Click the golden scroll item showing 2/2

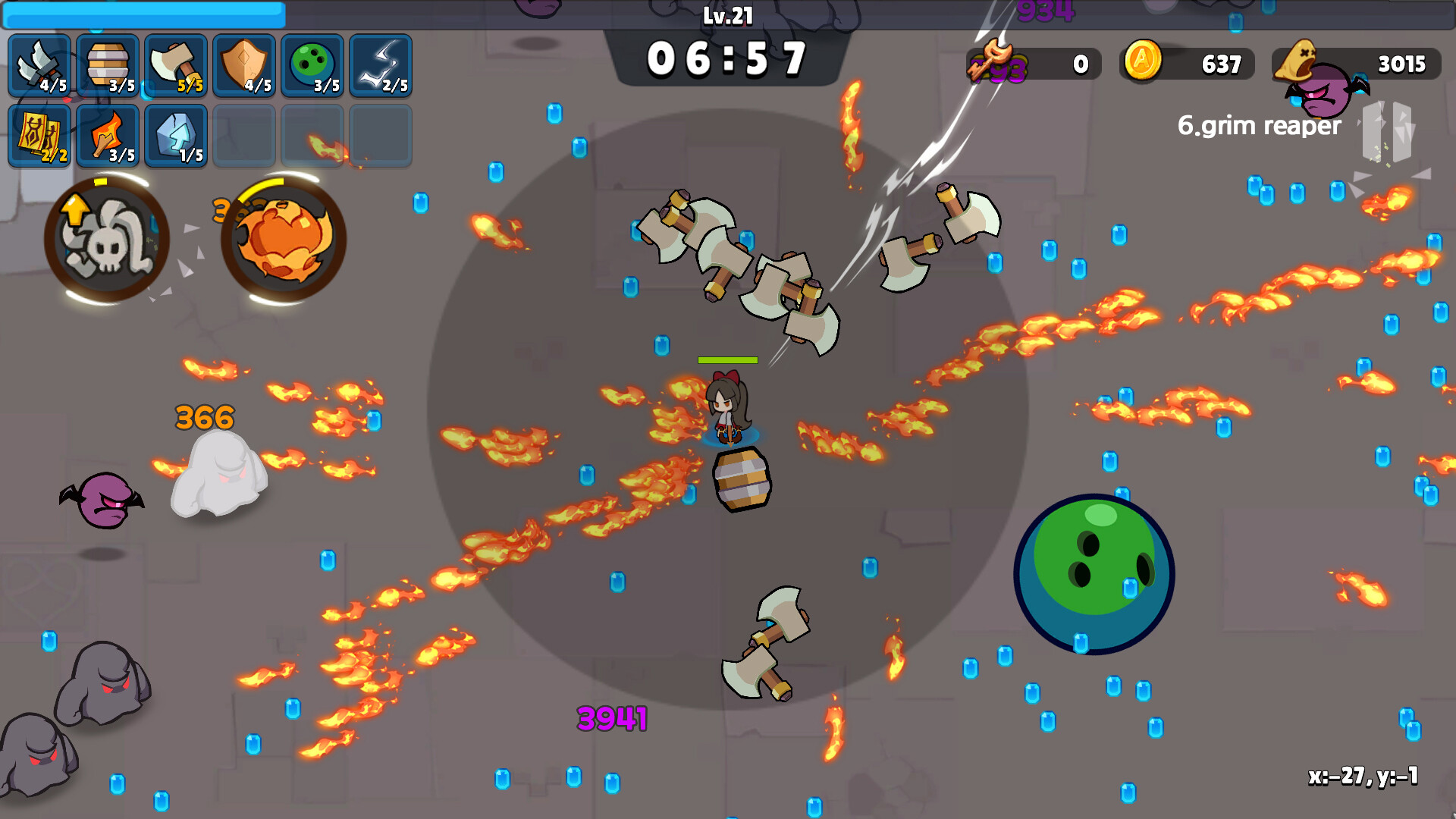38,135
